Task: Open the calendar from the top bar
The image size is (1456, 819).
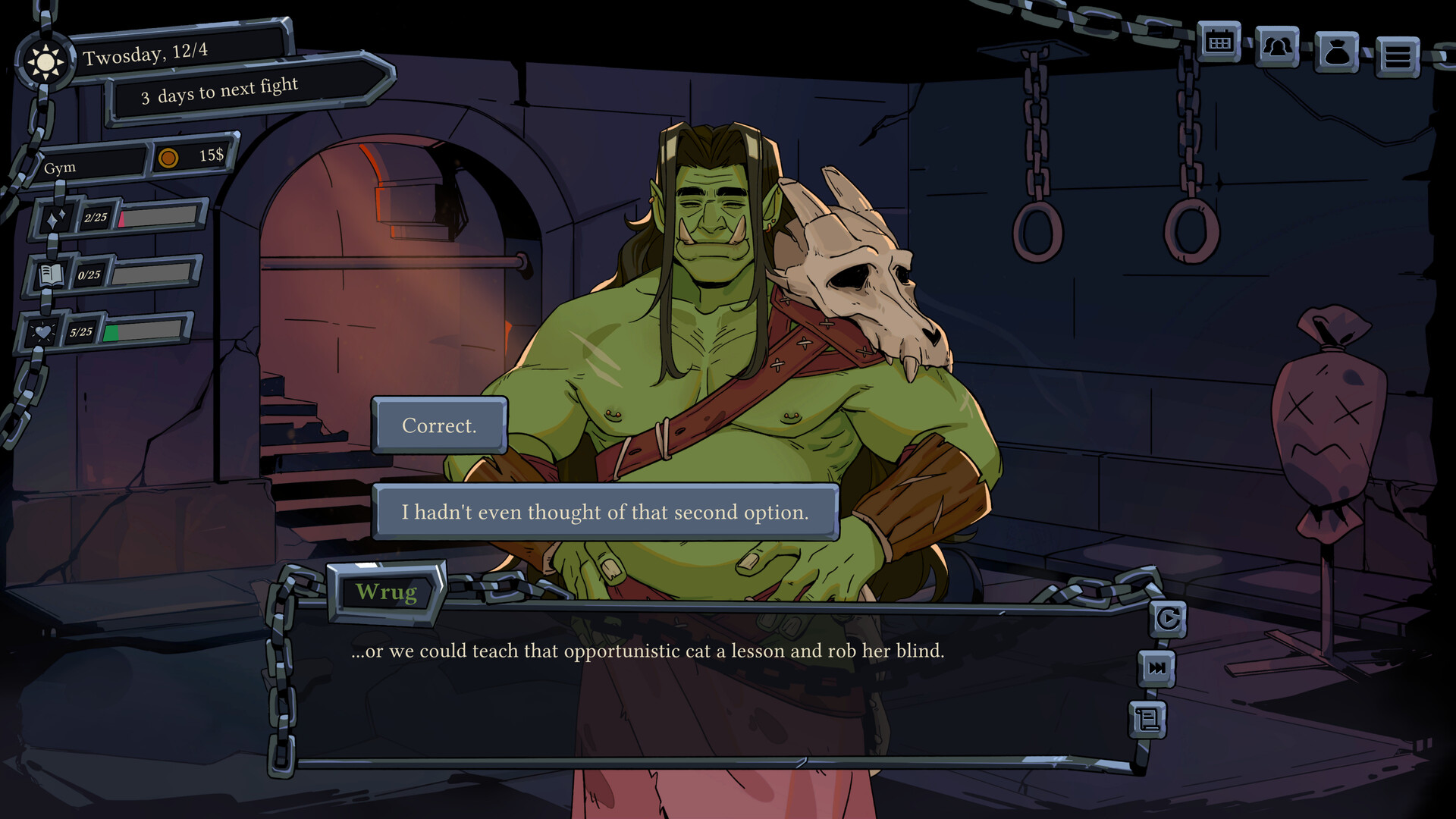Action: click(x=1219, y=43)
